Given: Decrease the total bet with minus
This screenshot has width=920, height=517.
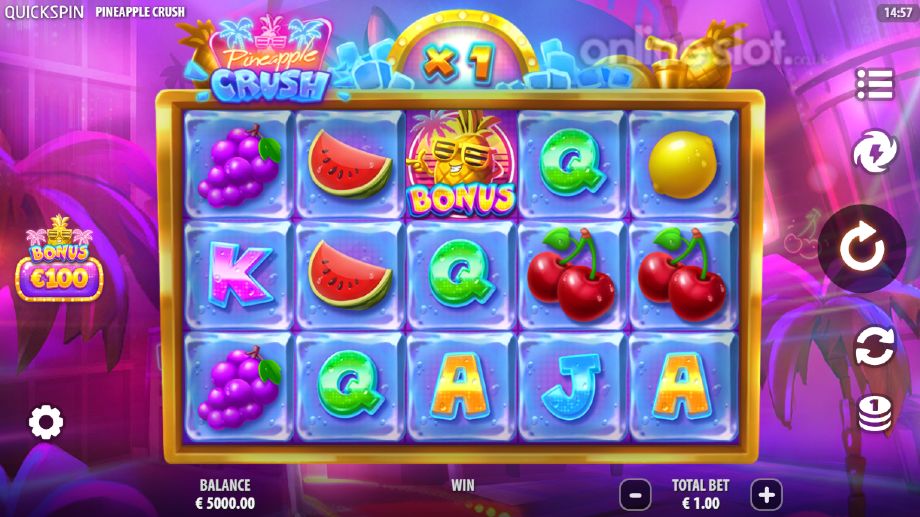Looking at the screenshot, I should (635, 494).
